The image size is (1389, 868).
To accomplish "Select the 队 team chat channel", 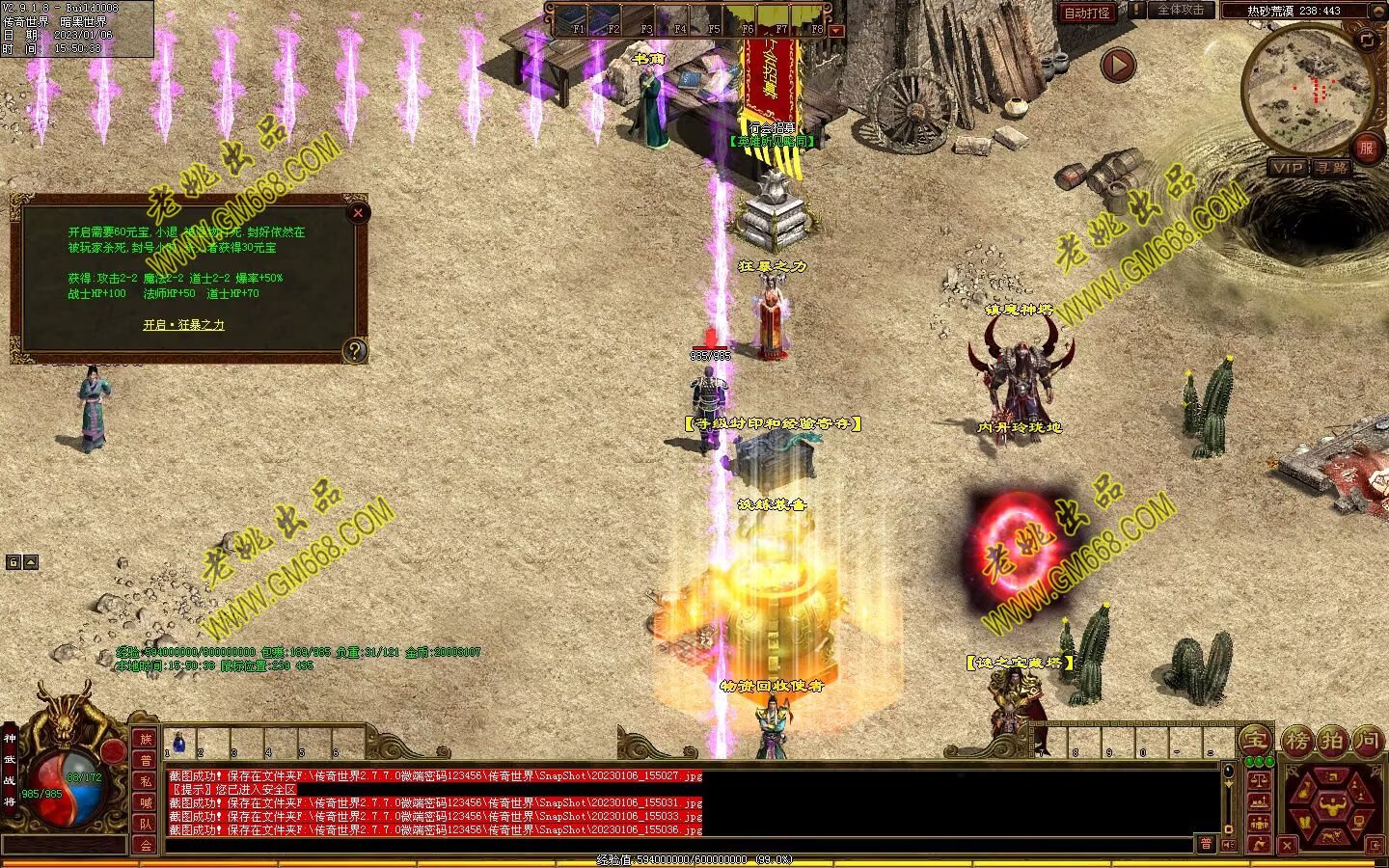I will click(x=146, y=824).
